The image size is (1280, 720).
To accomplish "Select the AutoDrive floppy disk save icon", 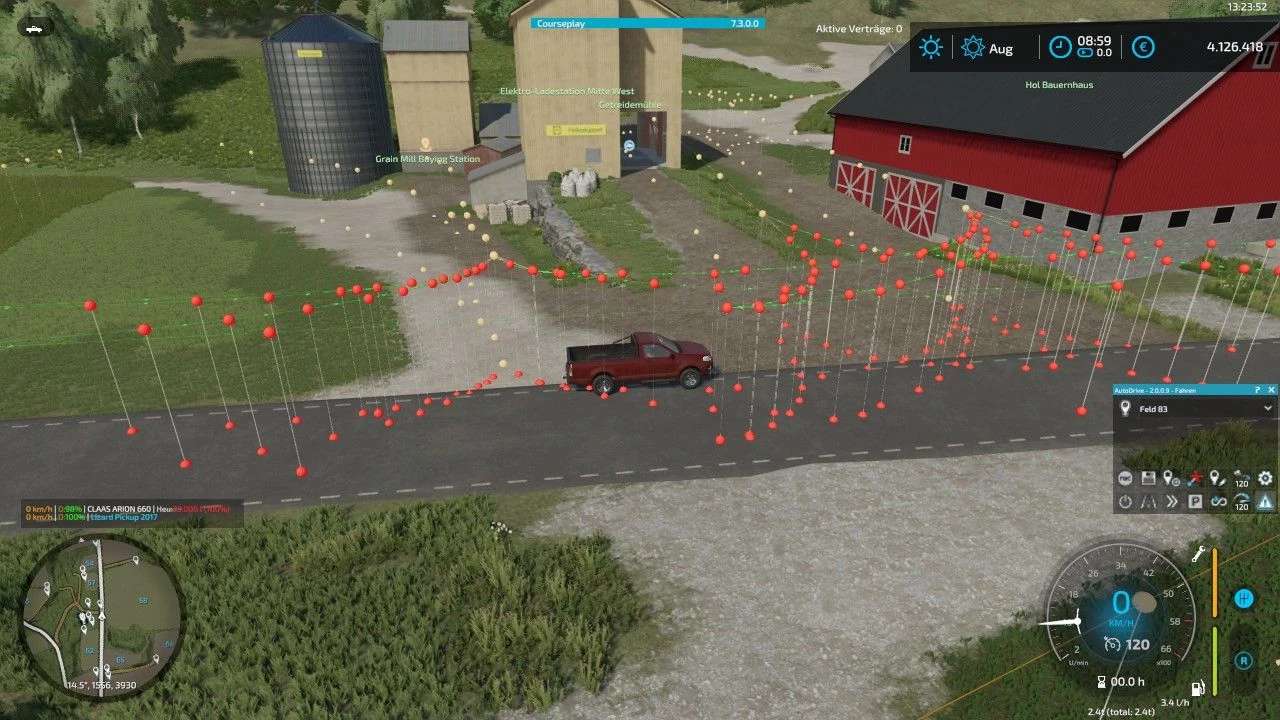I will [x=1148, y=479].
